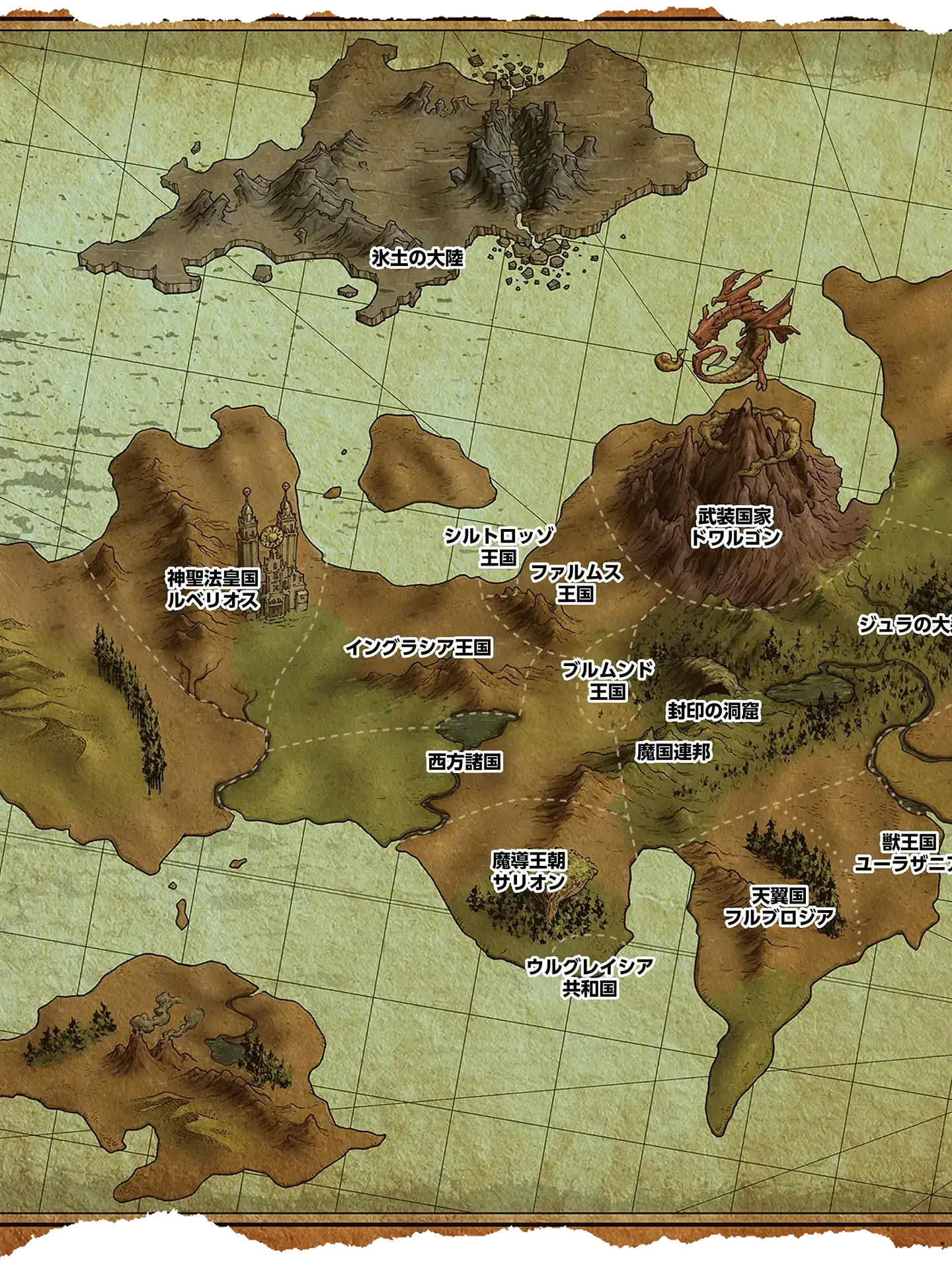Select the ジュラの大森林 forest label
952x1270 pixels.
click(x=906, y=624)
